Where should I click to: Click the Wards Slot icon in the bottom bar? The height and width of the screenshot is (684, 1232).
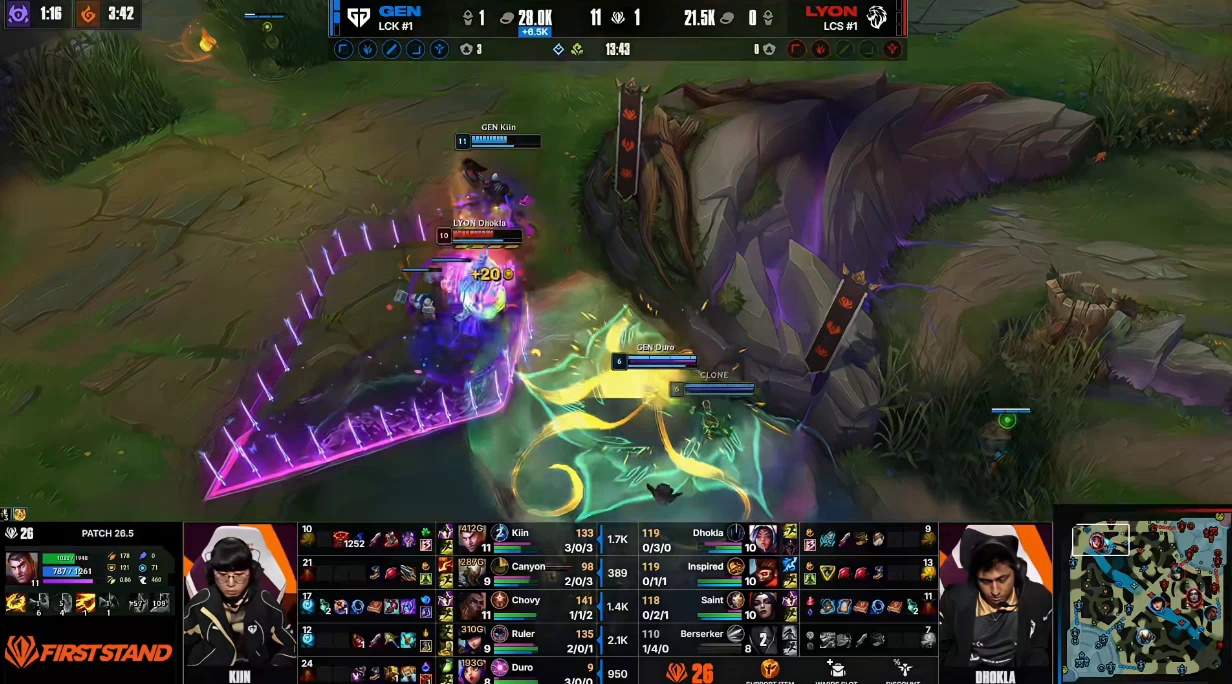click(x=836, y=669)
